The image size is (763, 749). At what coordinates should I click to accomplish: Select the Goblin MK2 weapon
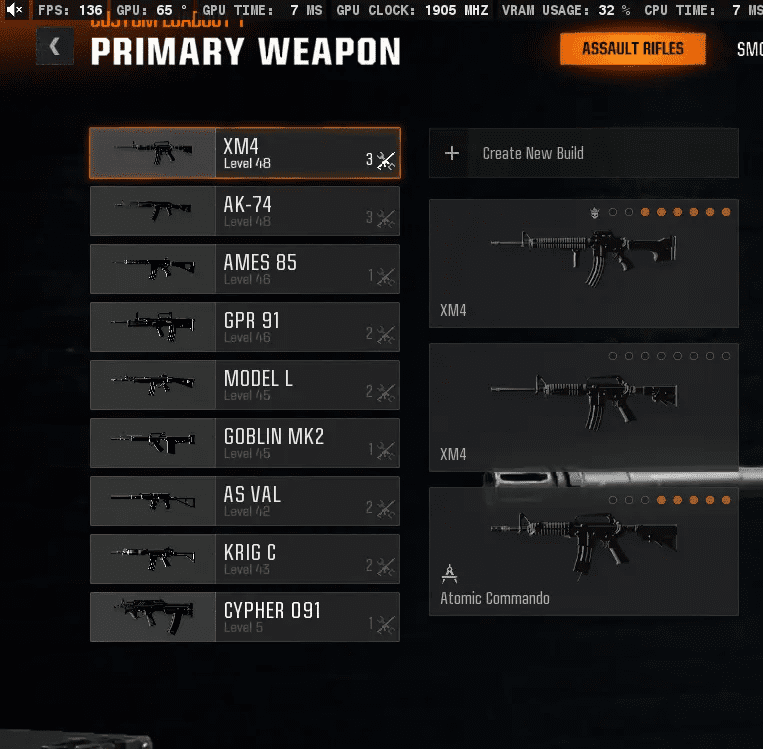click(244, 443)
